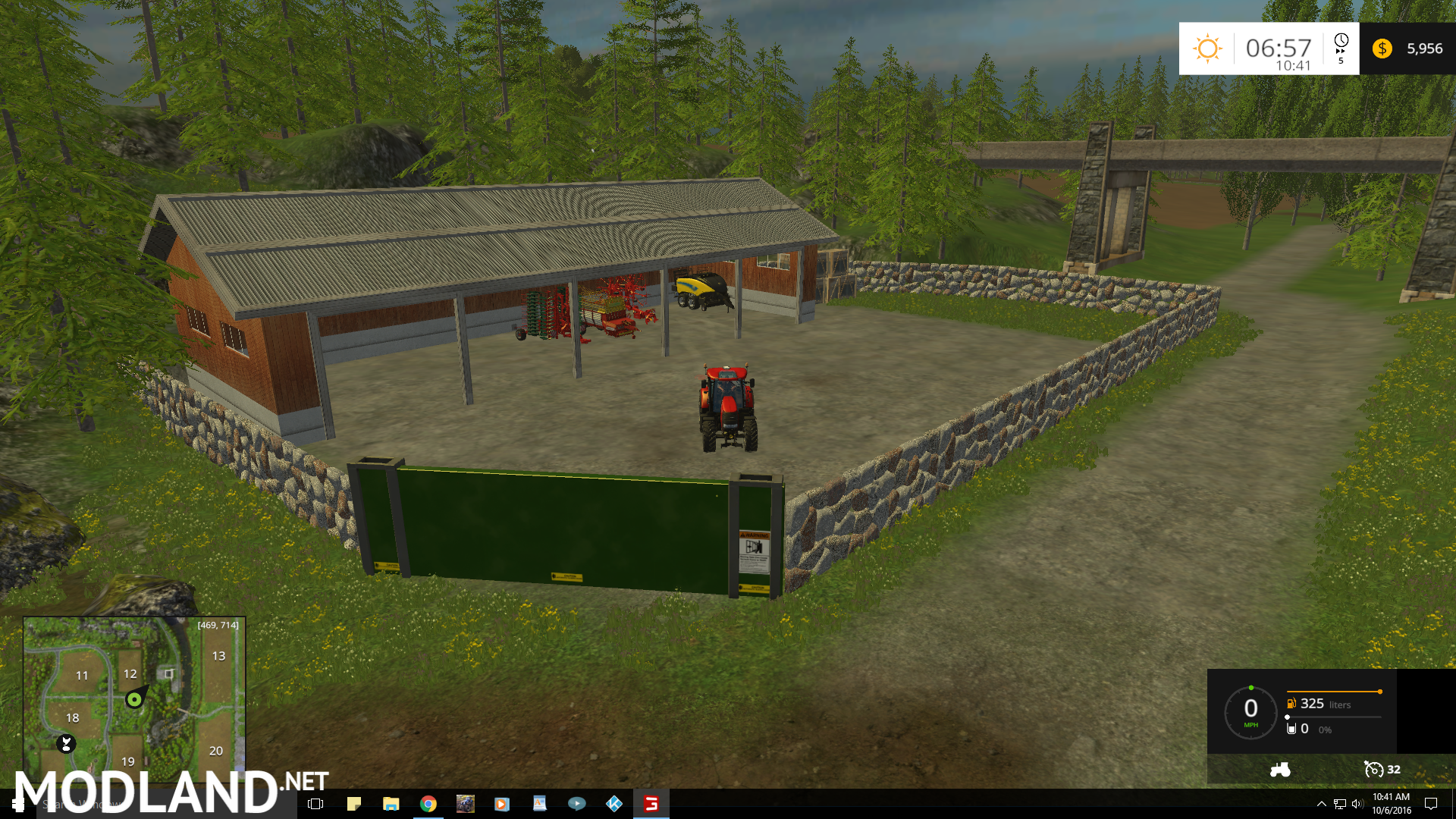1456x819 pixels.
Task: Click the operating hours gauge icon showing 32
Action: 1374,770
